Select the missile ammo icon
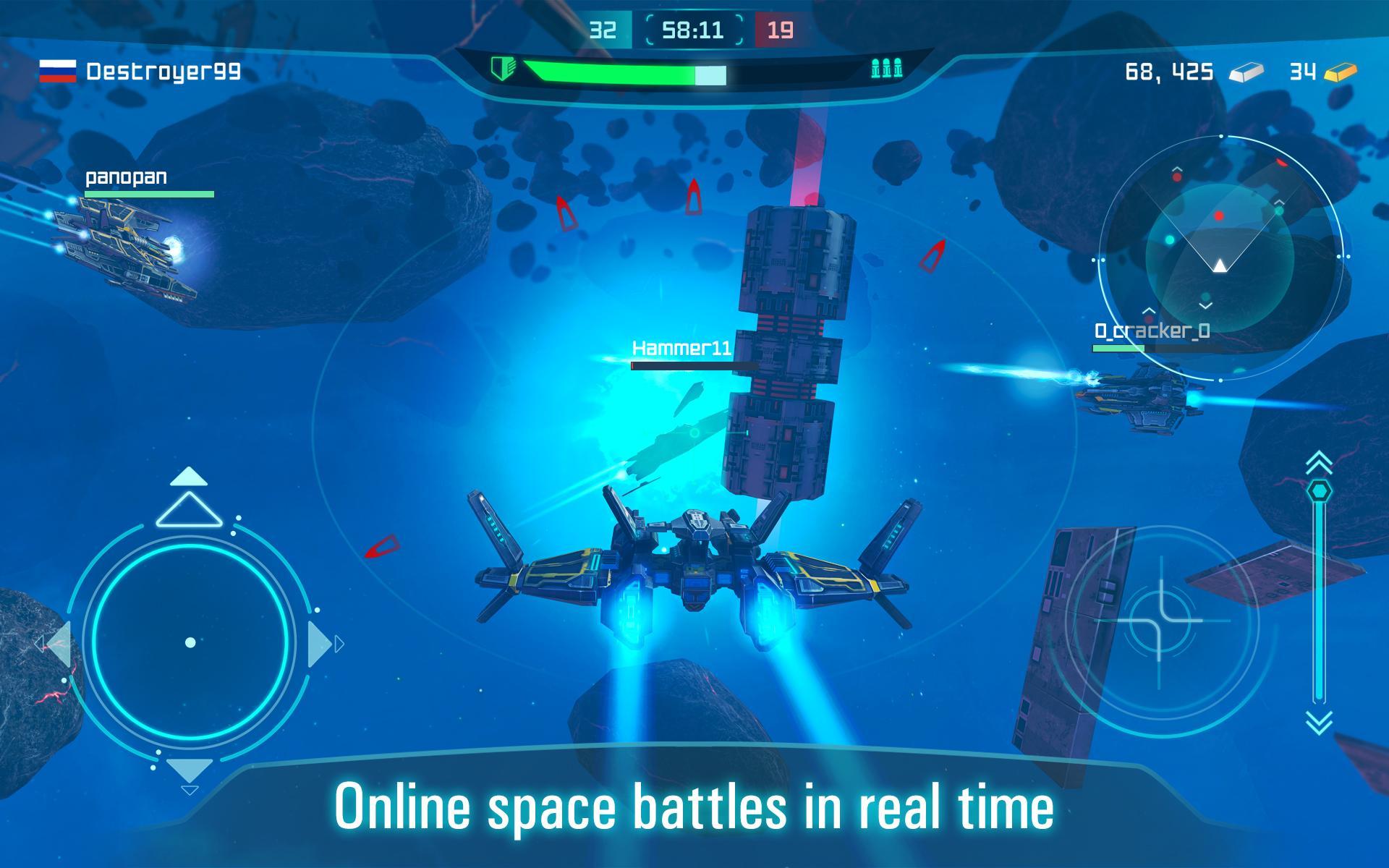Viewport: 1389px width, 868px height. tap(886, 69)
